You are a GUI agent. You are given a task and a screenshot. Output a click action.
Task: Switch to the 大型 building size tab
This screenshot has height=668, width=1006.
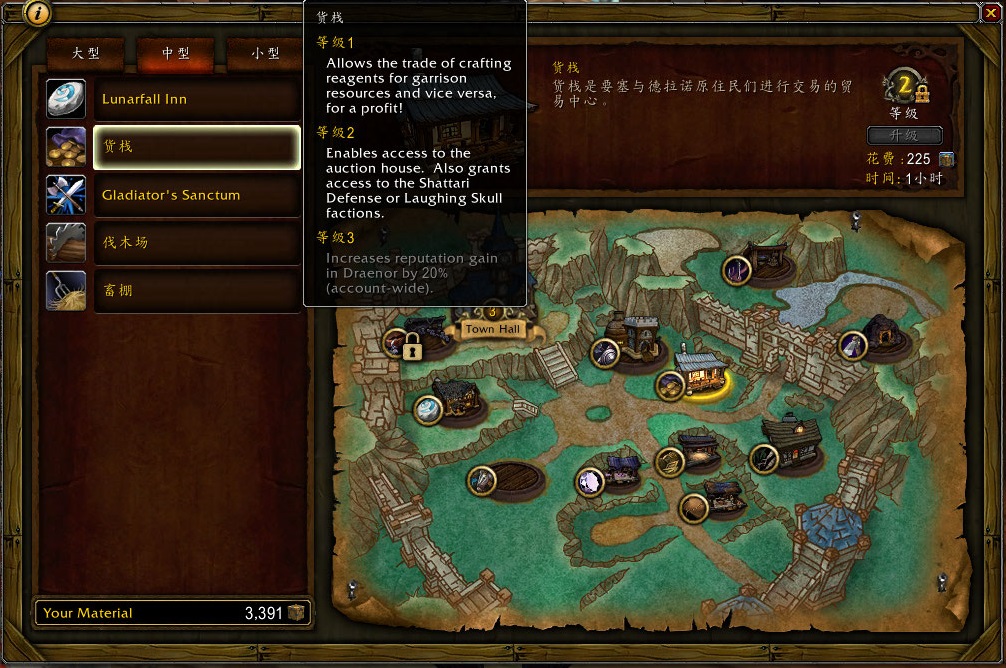click(x=86, y=53)
